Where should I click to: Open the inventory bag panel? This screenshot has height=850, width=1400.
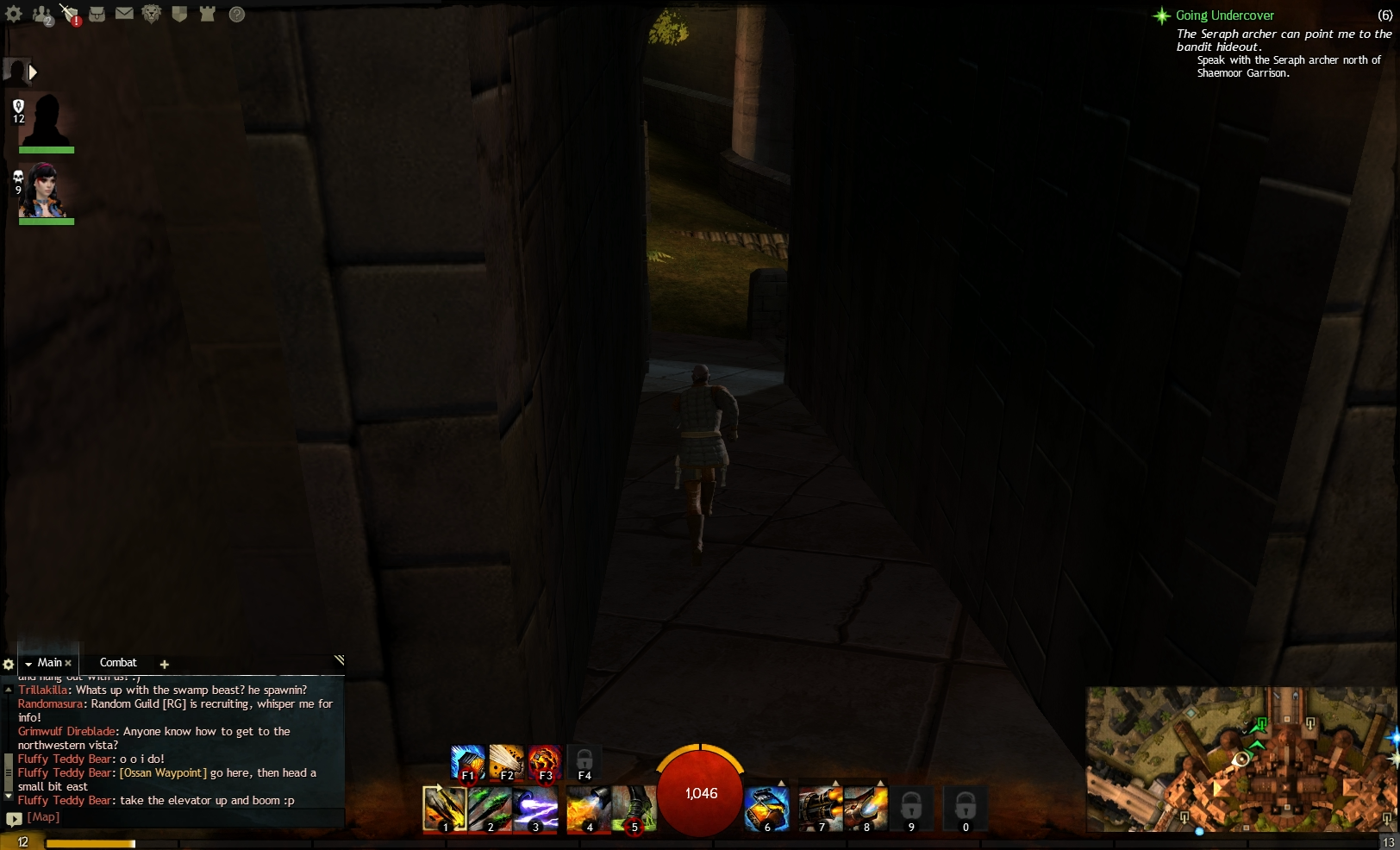click(97, 14)
